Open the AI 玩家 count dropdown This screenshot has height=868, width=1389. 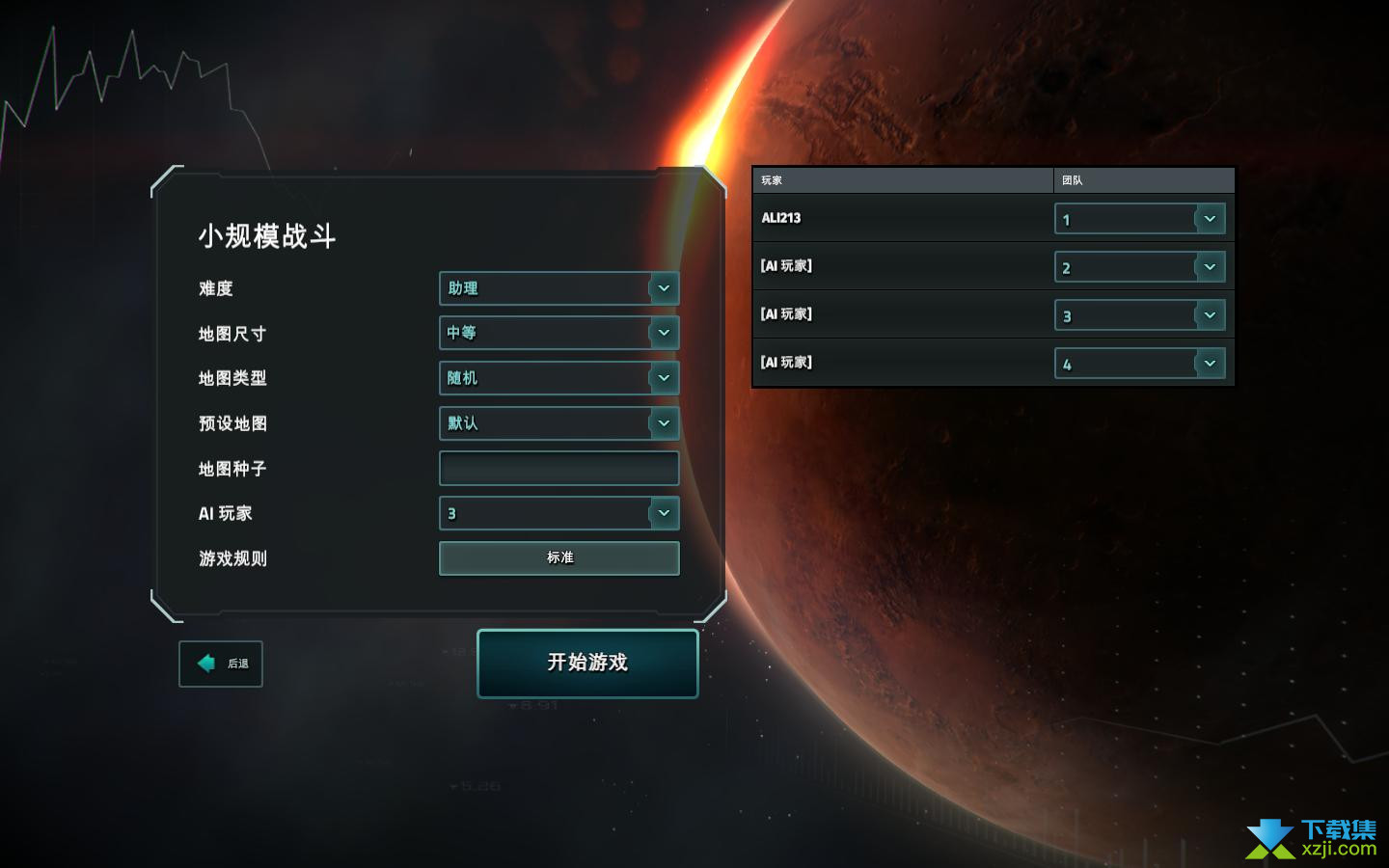pos(558,513)
